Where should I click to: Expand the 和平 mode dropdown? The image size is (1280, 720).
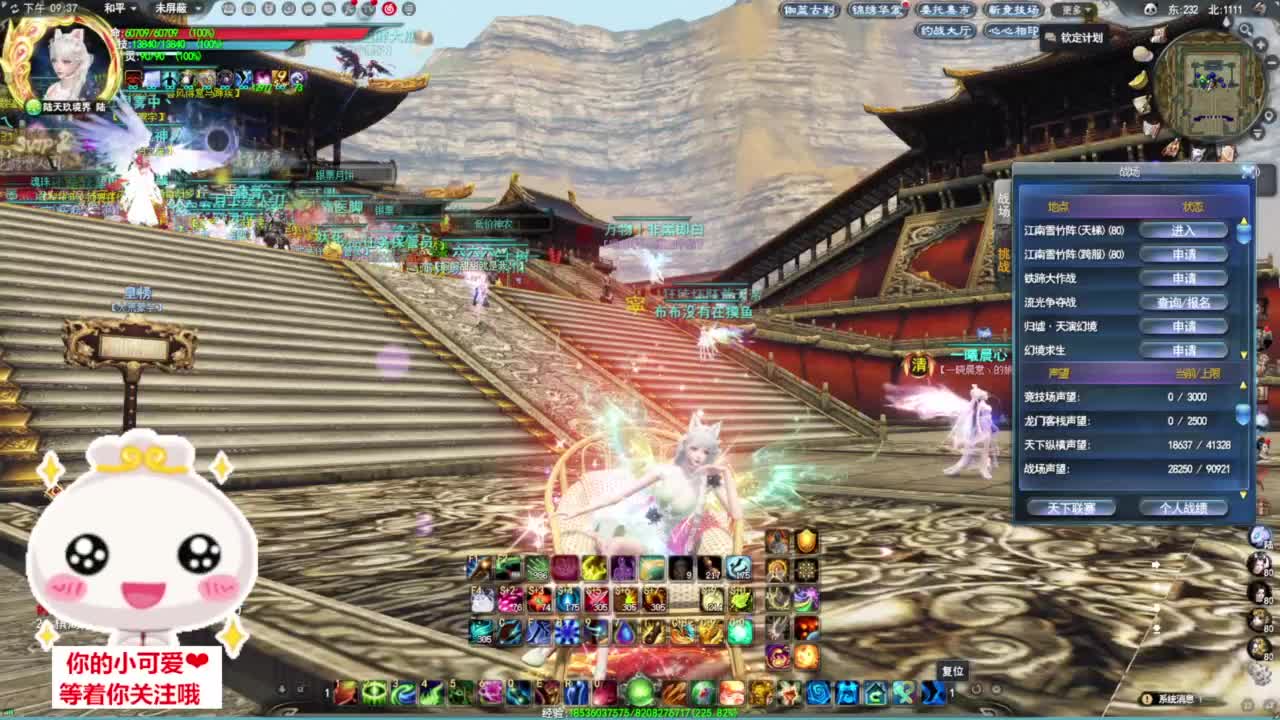tap(117, 9)
